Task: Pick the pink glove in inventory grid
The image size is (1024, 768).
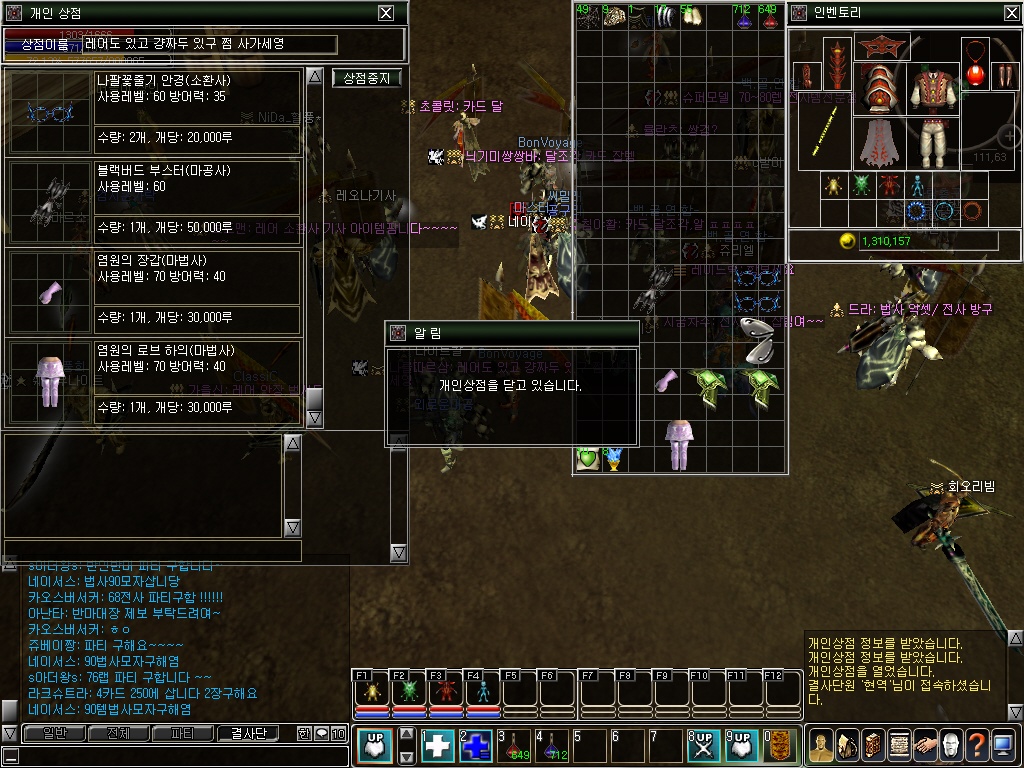Action: (665, 380)
